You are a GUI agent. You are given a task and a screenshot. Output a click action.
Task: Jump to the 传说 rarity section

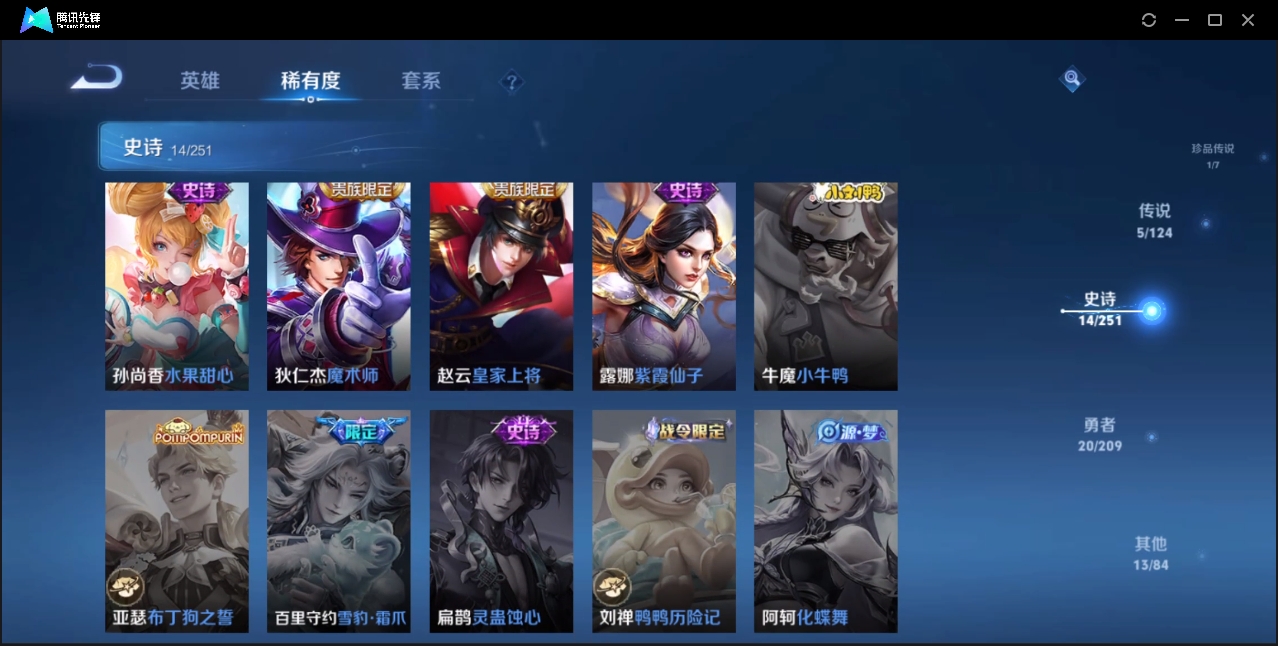click(x=1154, y=220)
